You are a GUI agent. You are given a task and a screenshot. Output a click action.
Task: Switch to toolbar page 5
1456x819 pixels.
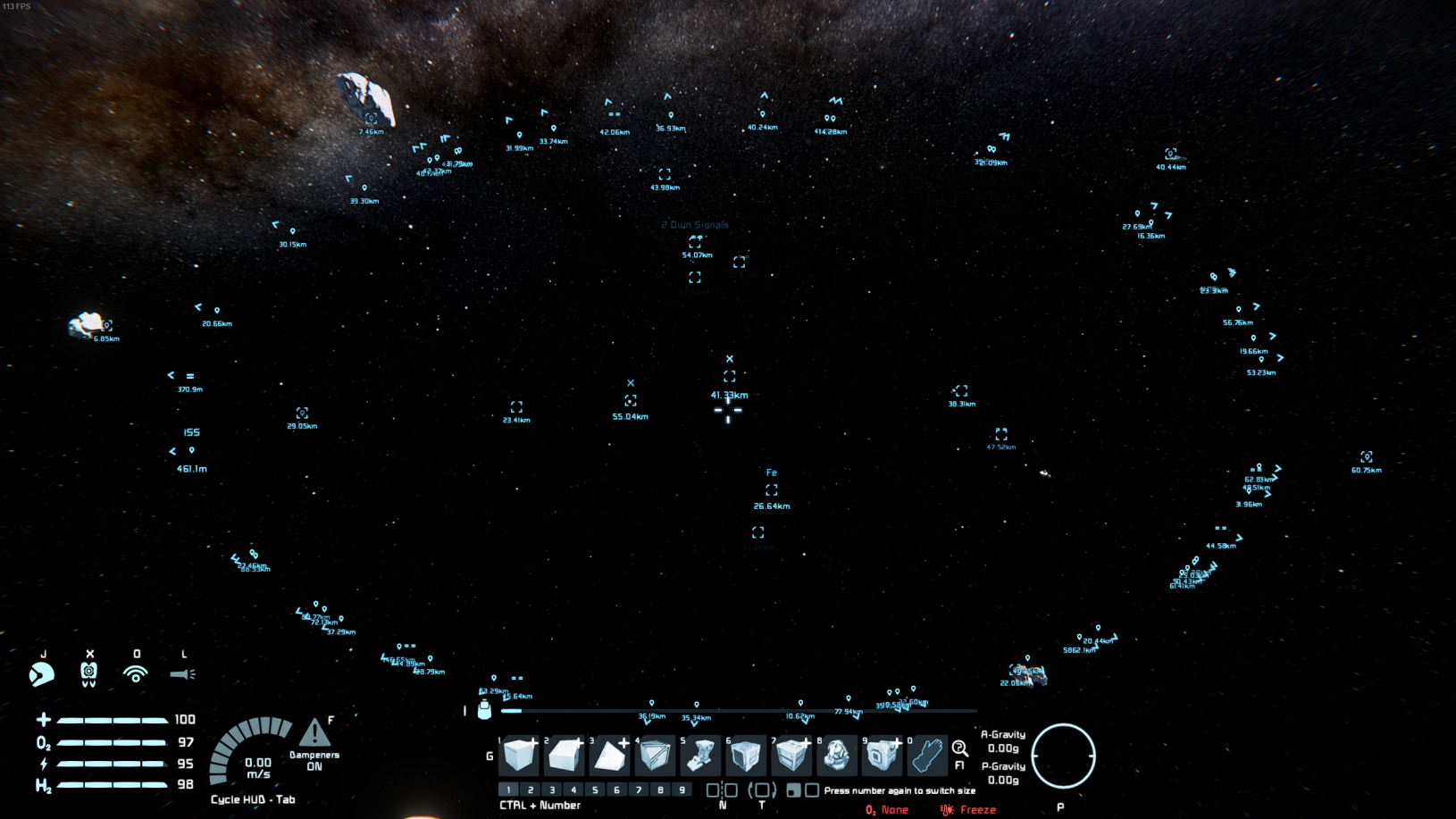[x=595, y=790]
